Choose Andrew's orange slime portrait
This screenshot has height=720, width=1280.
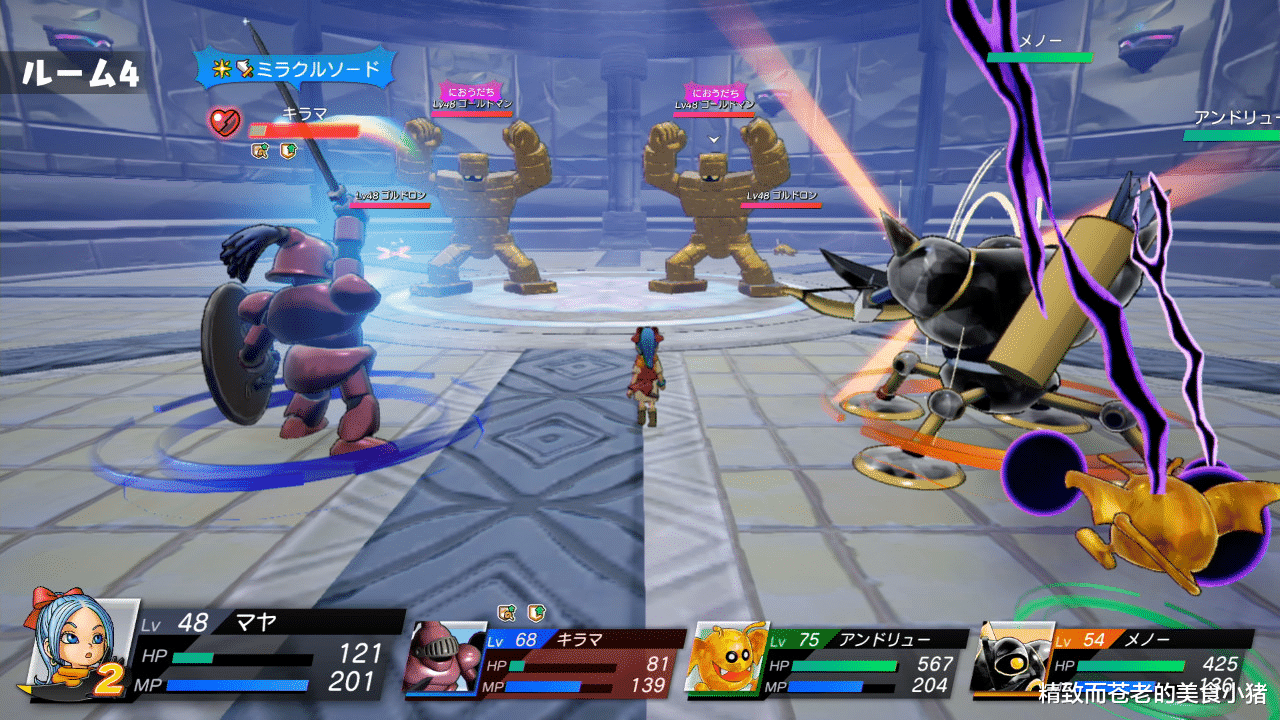click(727, 659)
